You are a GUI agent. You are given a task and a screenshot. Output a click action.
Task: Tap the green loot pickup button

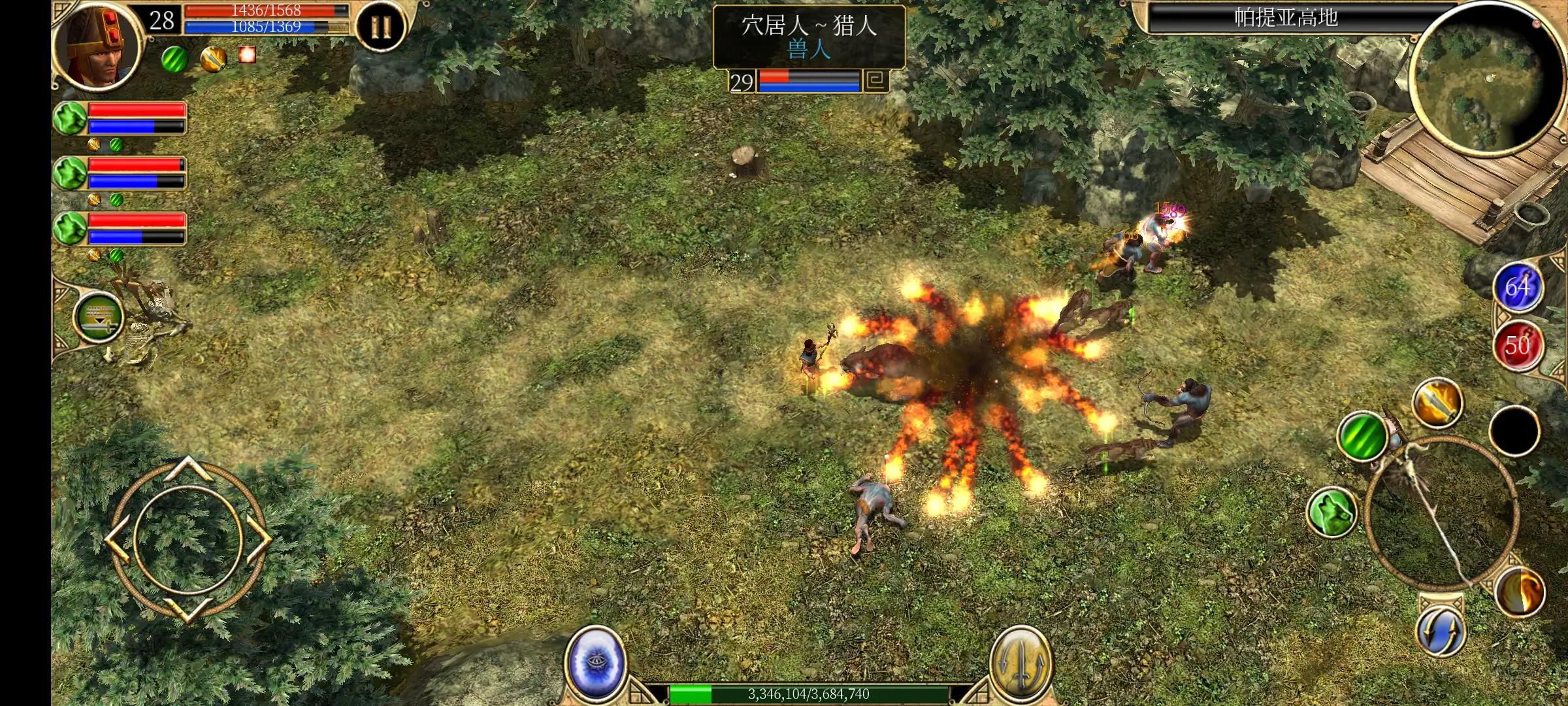click(99, 318)
